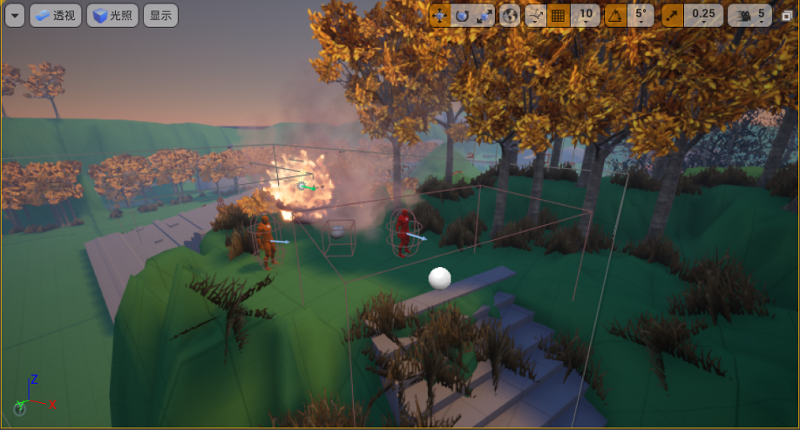This screenshot has height=430, width=800.
Task: Toggle grid snapping icon
Action: click(x=558, y=15)
